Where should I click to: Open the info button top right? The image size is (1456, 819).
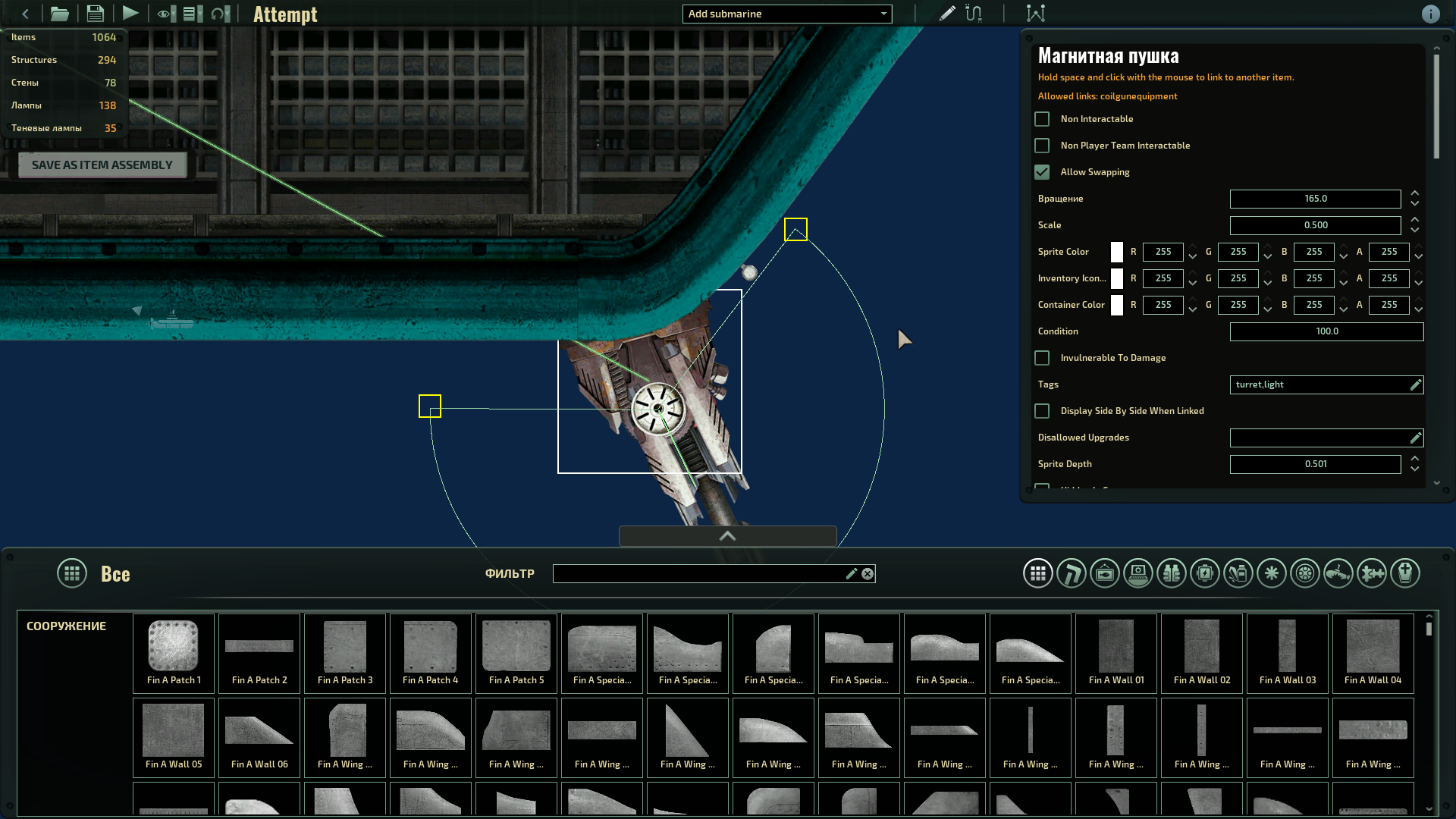pyautogui.click(x=1430, y=13)
